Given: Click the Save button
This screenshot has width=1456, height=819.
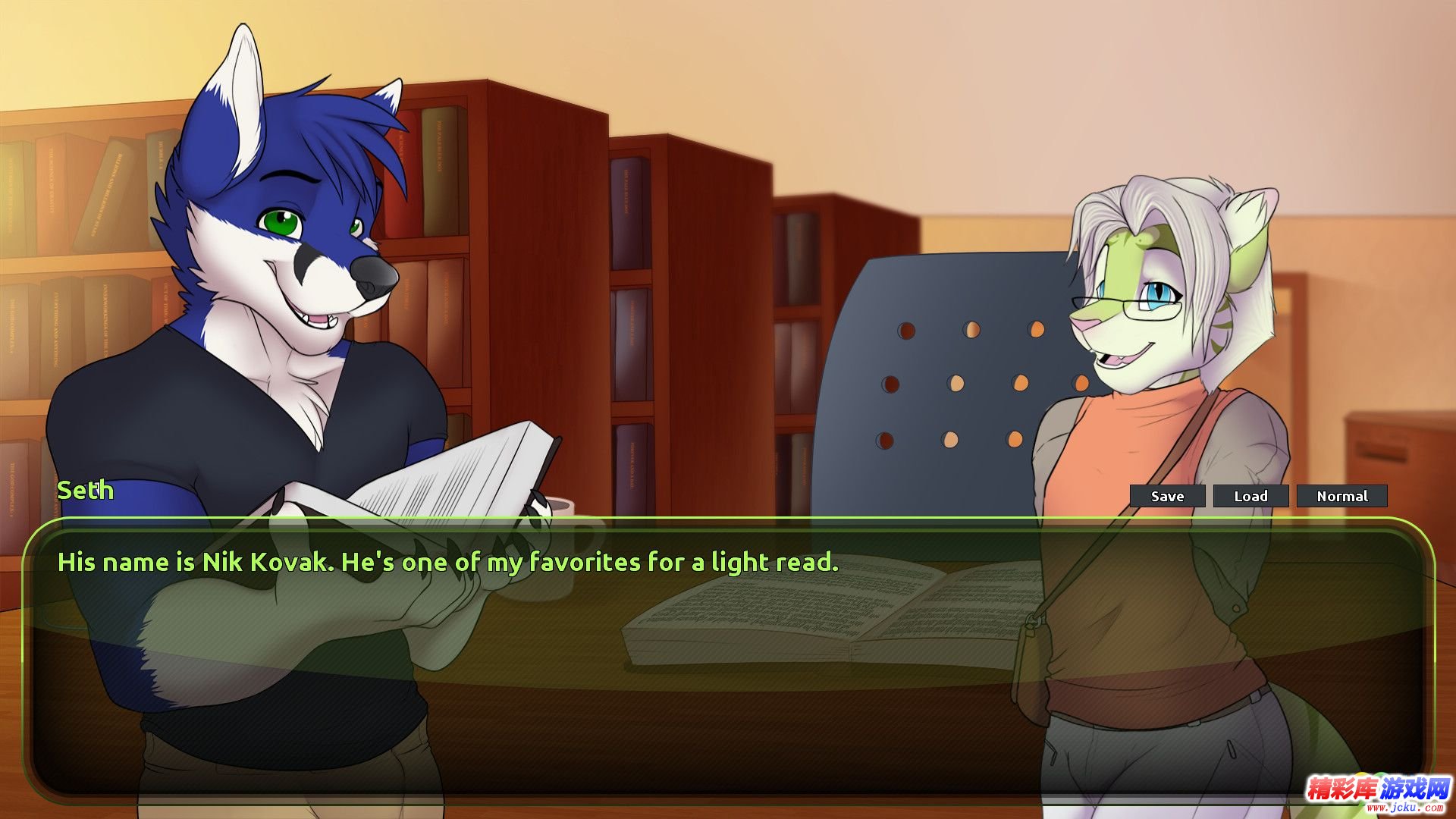Looking at the screenshot, I should click(x=1167, y=496).
